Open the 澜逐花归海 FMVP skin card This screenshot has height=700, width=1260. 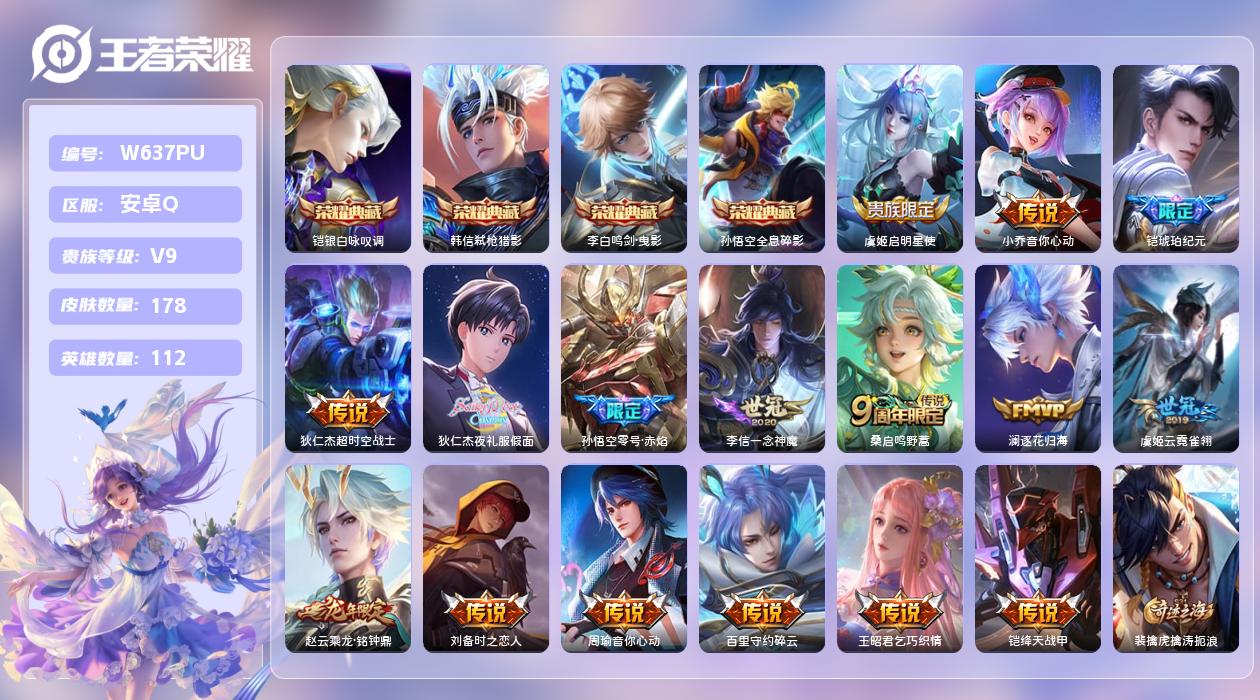(x=1038, y=358)
